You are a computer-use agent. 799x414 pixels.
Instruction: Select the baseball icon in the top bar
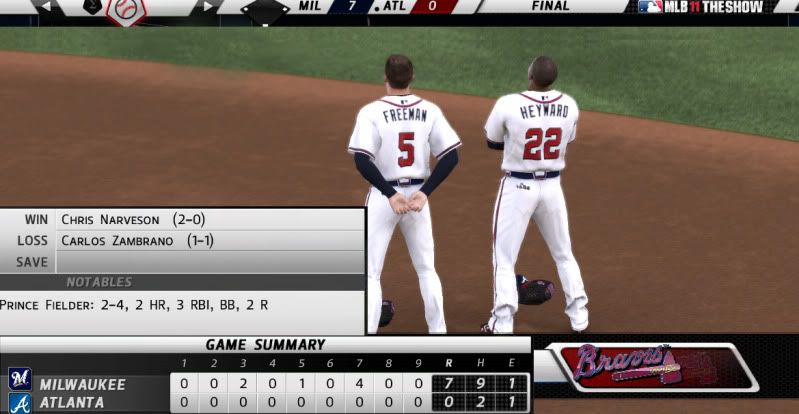126,8
